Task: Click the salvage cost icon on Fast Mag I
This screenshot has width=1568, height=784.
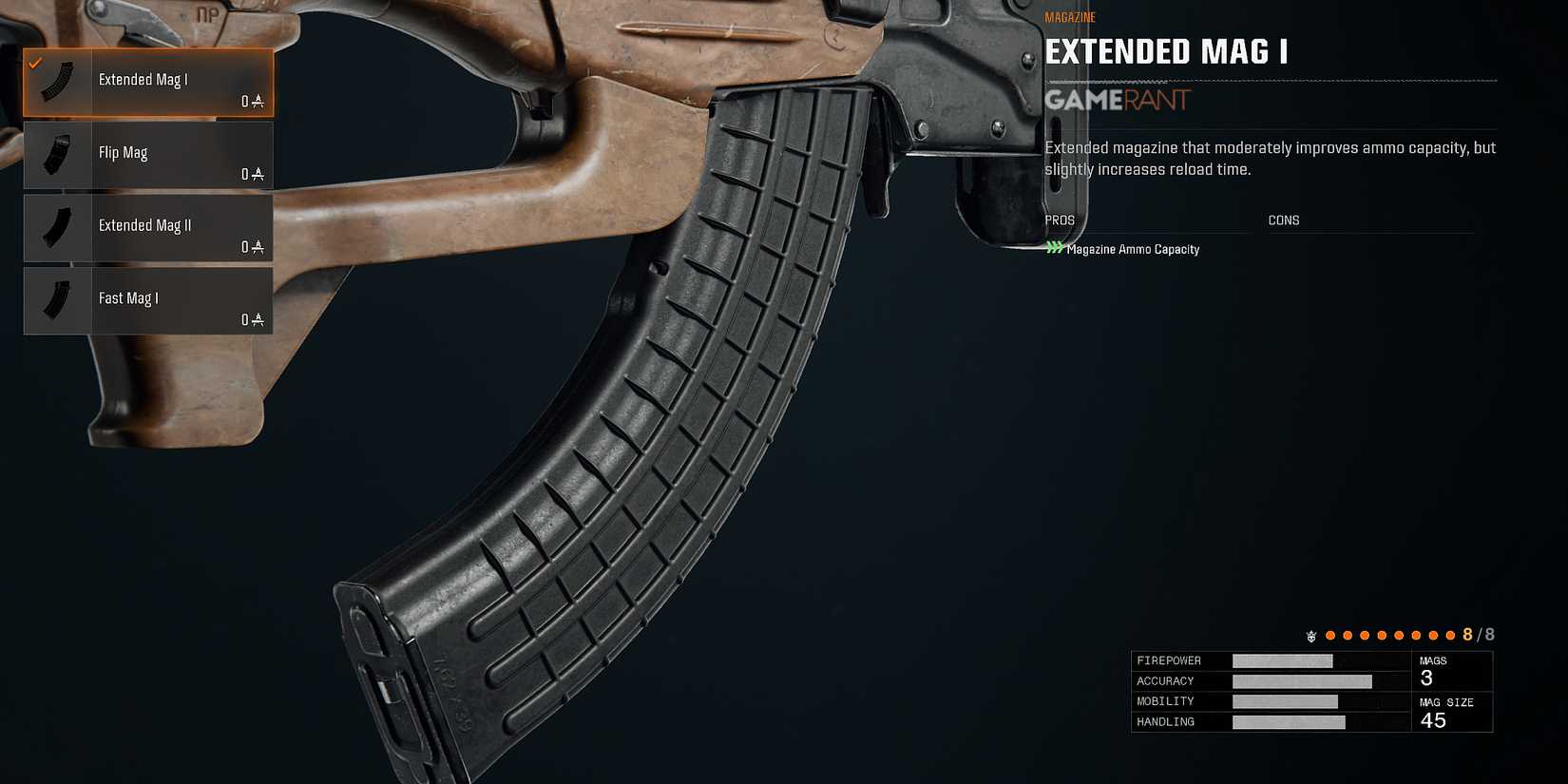Action: [257, 320]
